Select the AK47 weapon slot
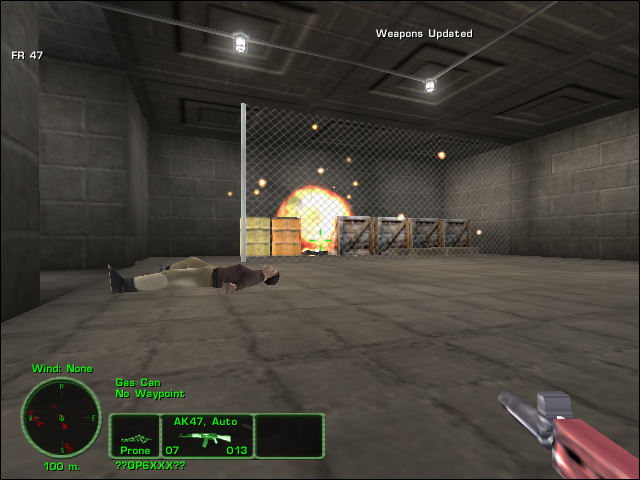Viewport: 640px width, 480px height. click(207, 436)
